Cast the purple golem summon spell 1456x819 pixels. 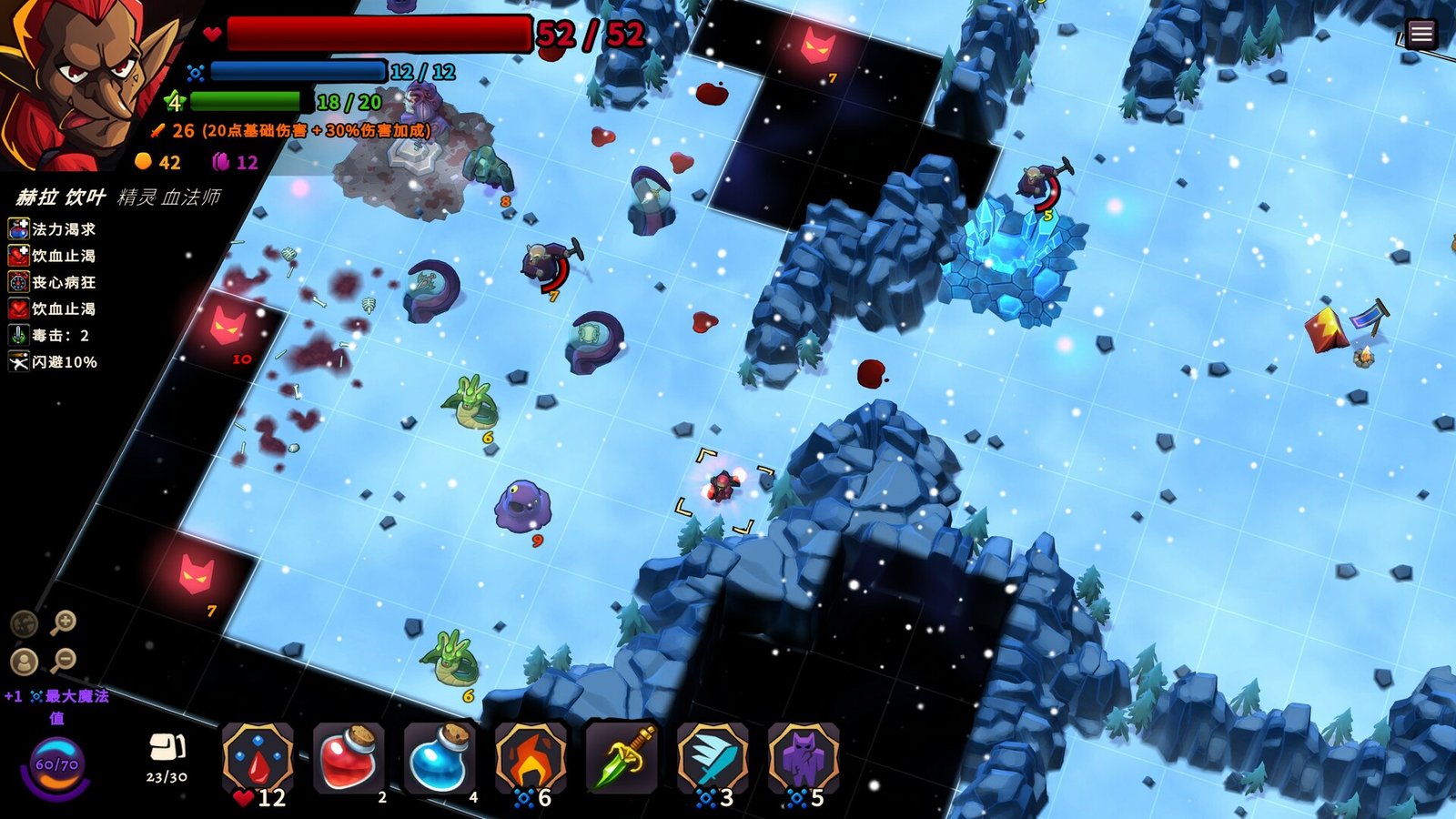[x=803, y=759]
